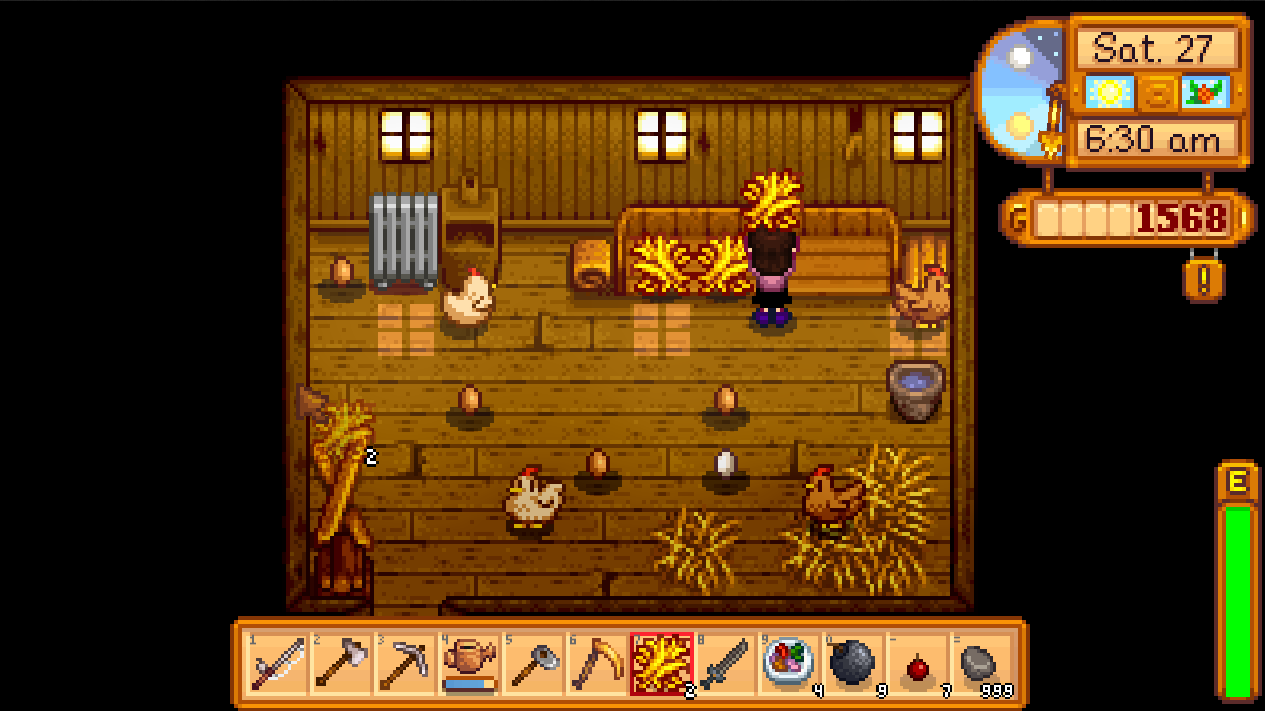Select the small red cherry bomb slot
Viewport: 1265px width, 711px height.
click(917, 664)
